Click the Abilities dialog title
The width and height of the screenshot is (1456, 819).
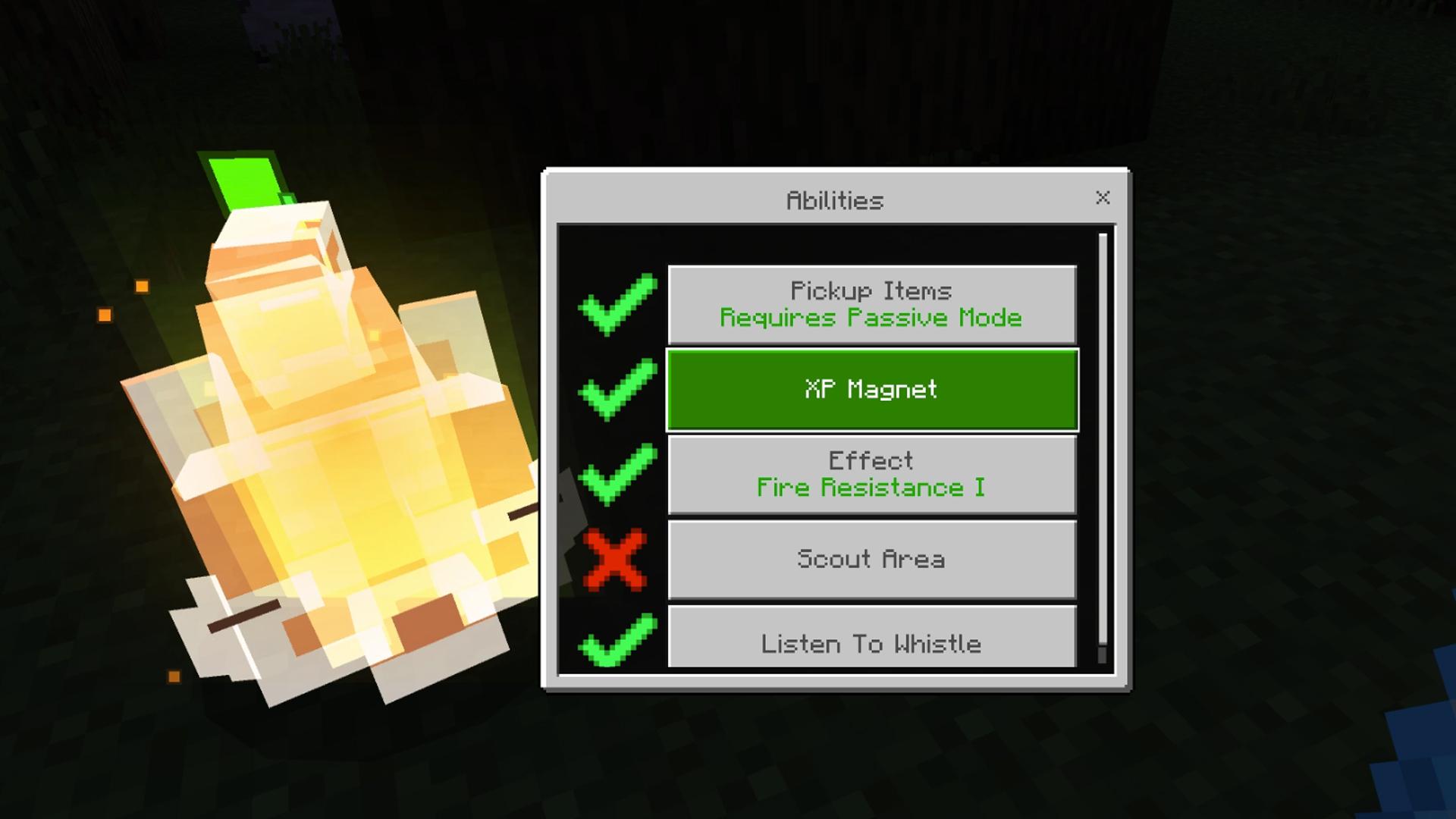tap(833, 199)
